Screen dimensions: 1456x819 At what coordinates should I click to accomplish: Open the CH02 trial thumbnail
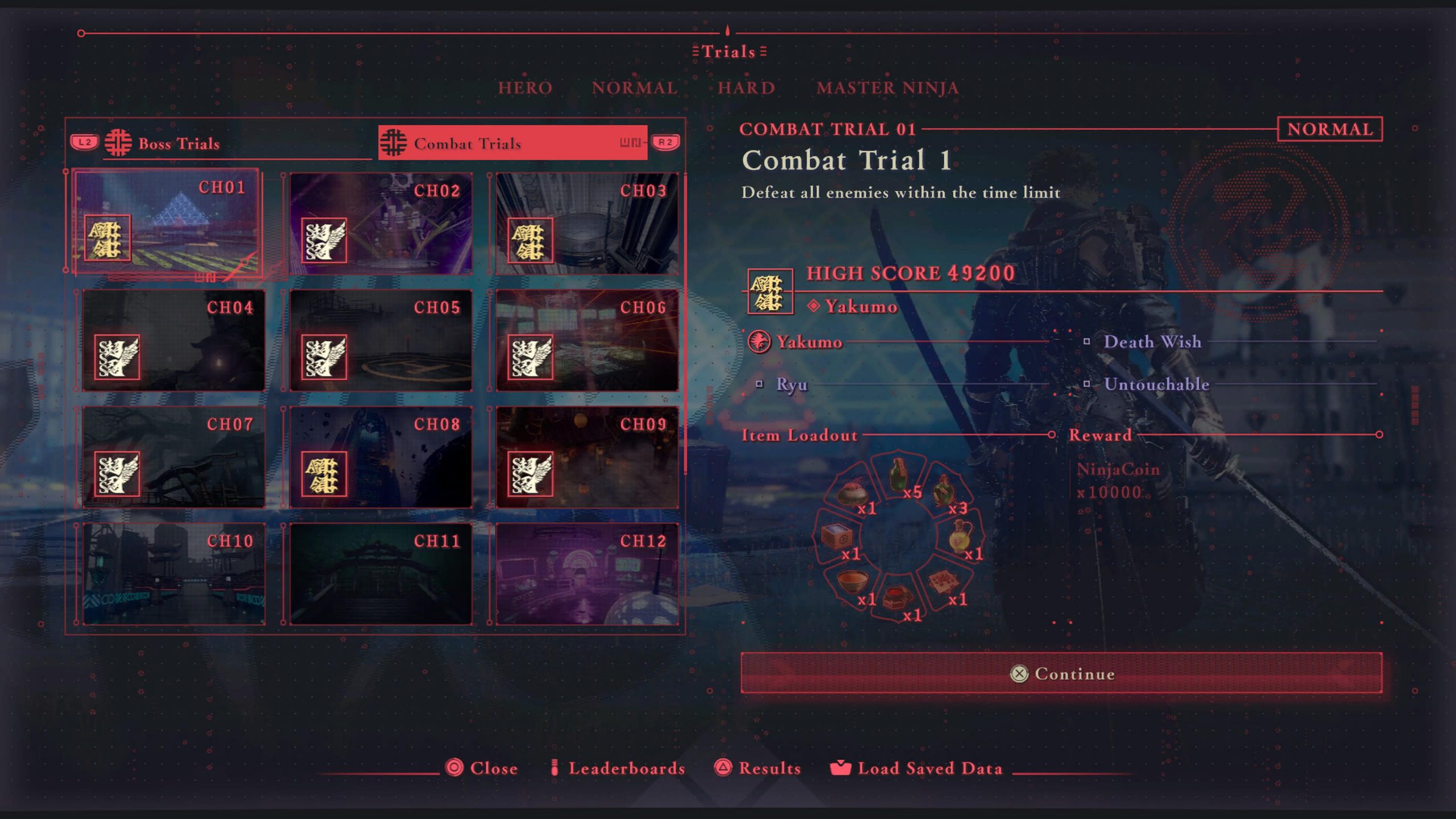(380, 224)
